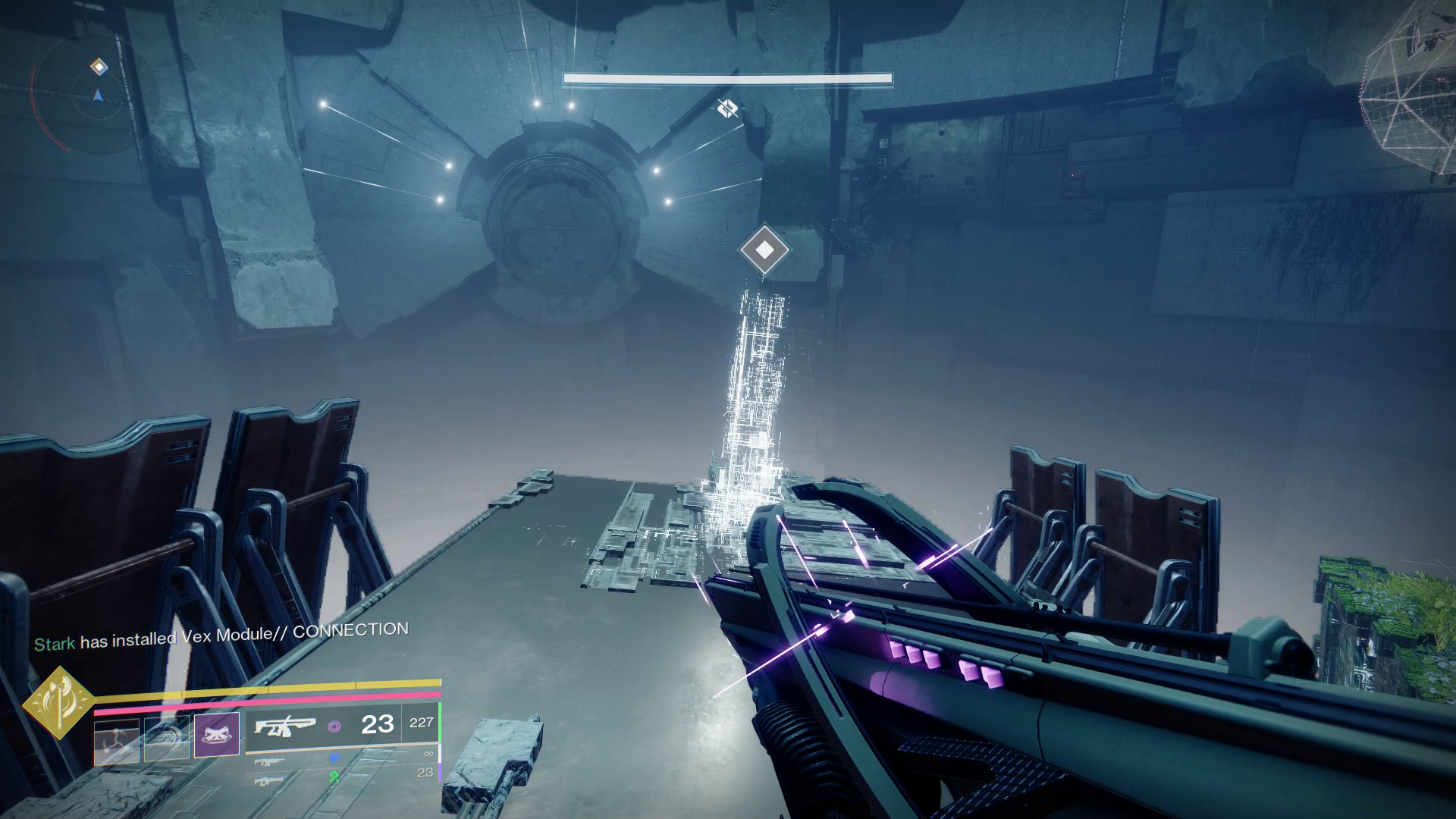Click the grenade ability icon

(x=116, y=742)
